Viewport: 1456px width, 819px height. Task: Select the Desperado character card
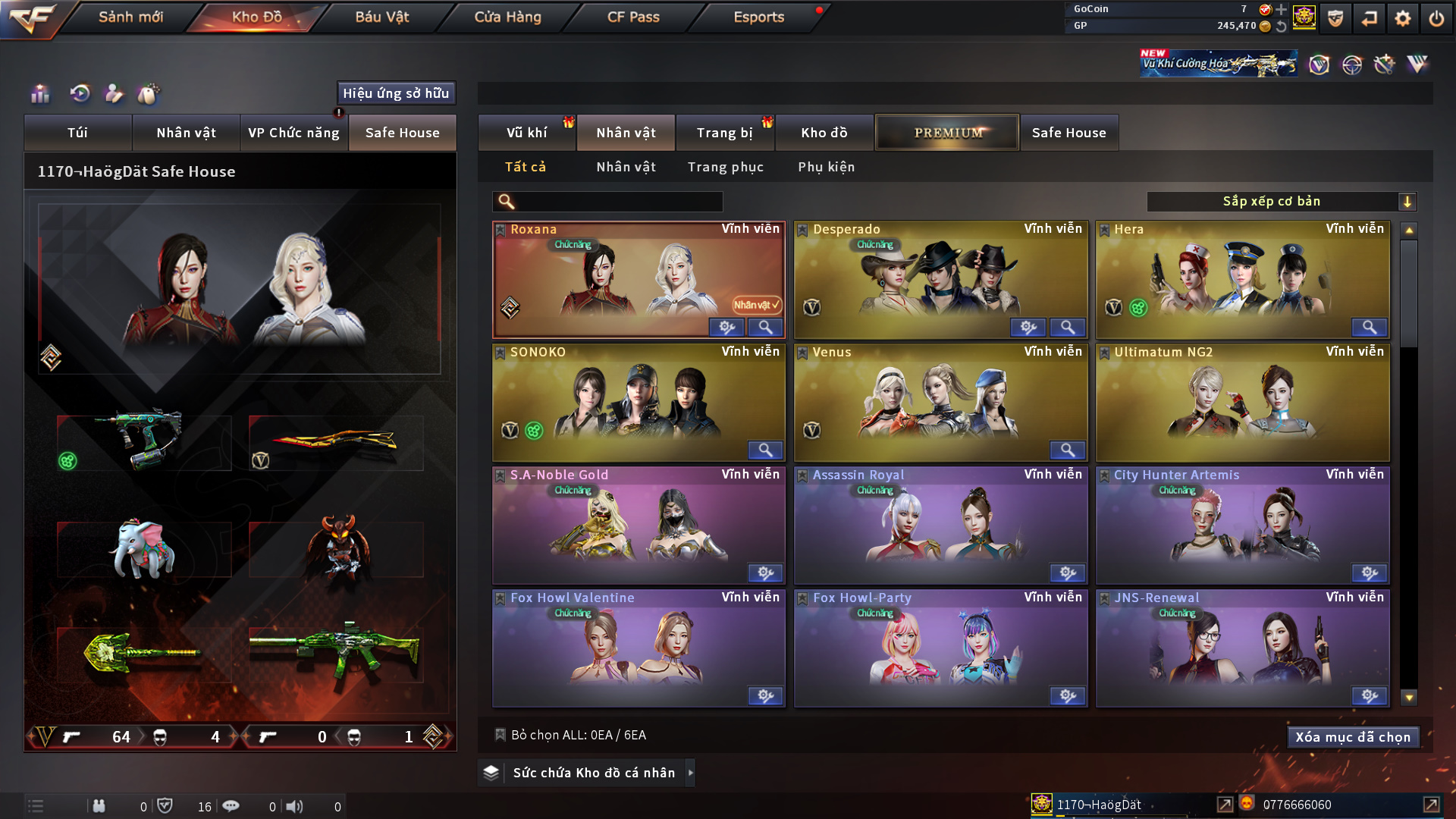940,281
